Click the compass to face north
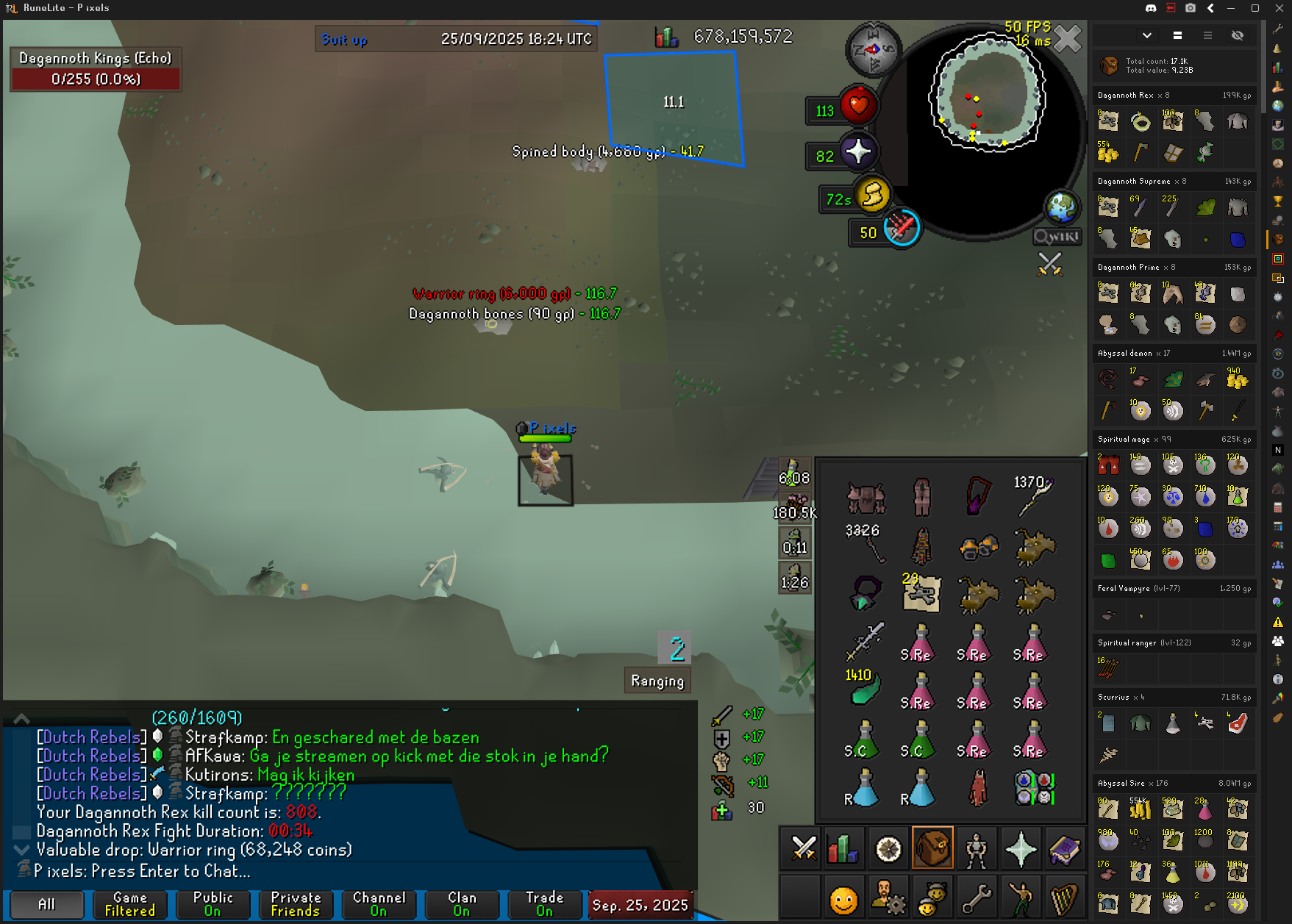Viewport: 1292px width, 924px height. coord(874,50)
